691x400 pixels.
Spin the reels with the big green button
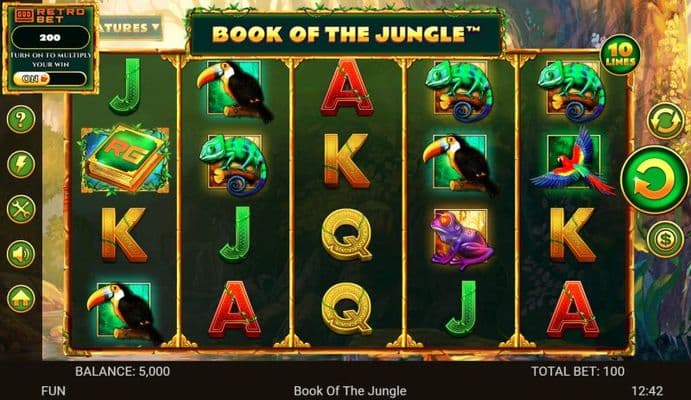click(654, 180)
